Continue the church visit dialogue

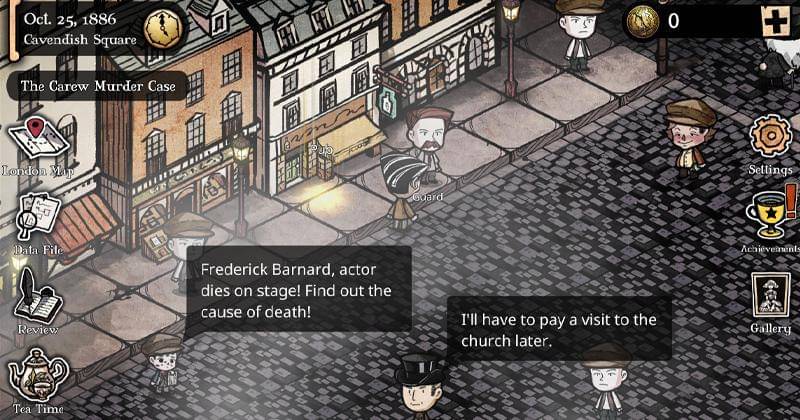coord(558,329)
